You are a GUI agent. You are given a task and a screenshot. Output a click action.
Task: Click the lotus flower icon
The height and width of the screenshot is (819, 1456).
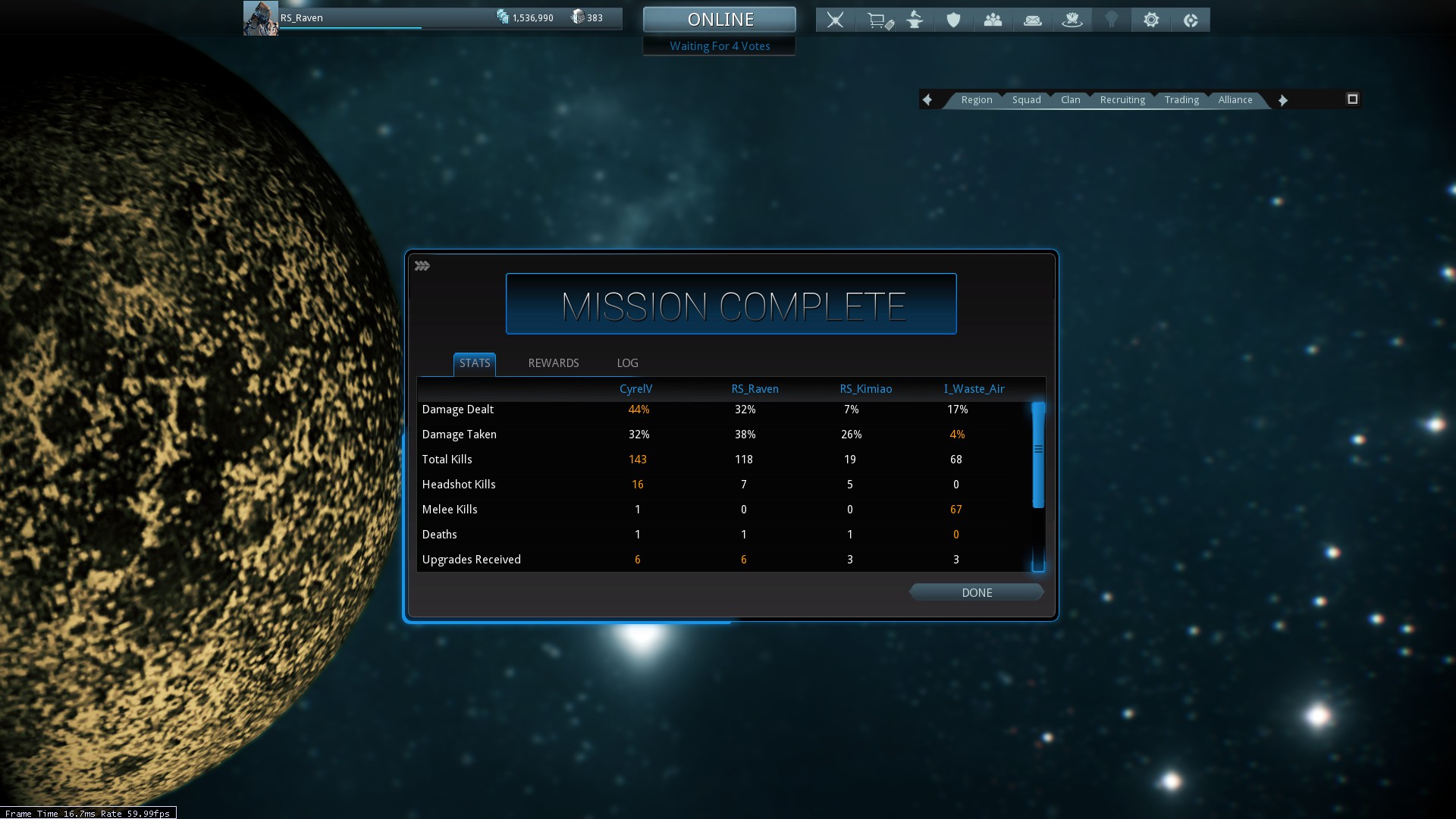(x=1072, y=20)
